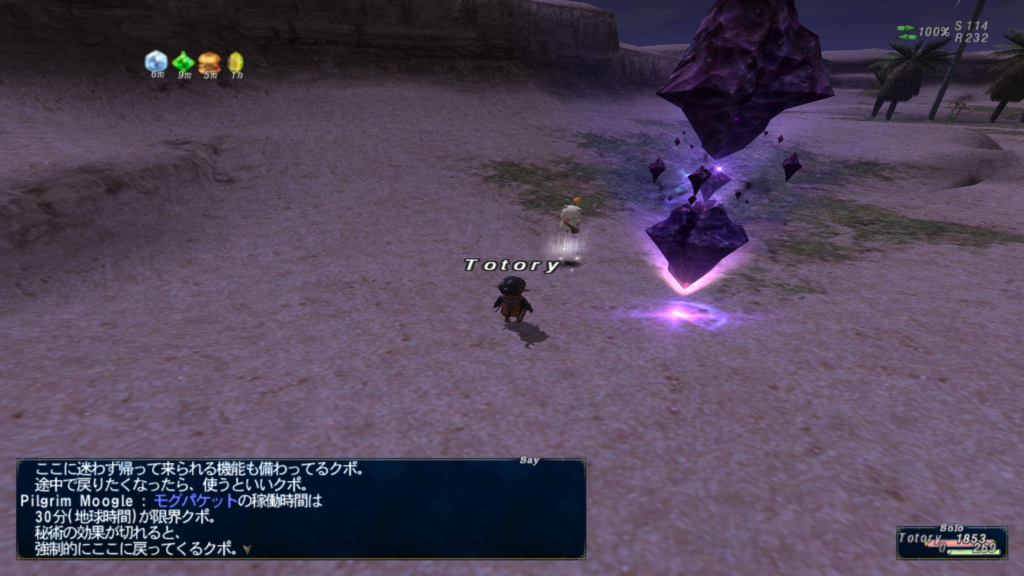Click the green connection arrows indicator
This screenshot has width=1024, height=576.
point(906,32)
